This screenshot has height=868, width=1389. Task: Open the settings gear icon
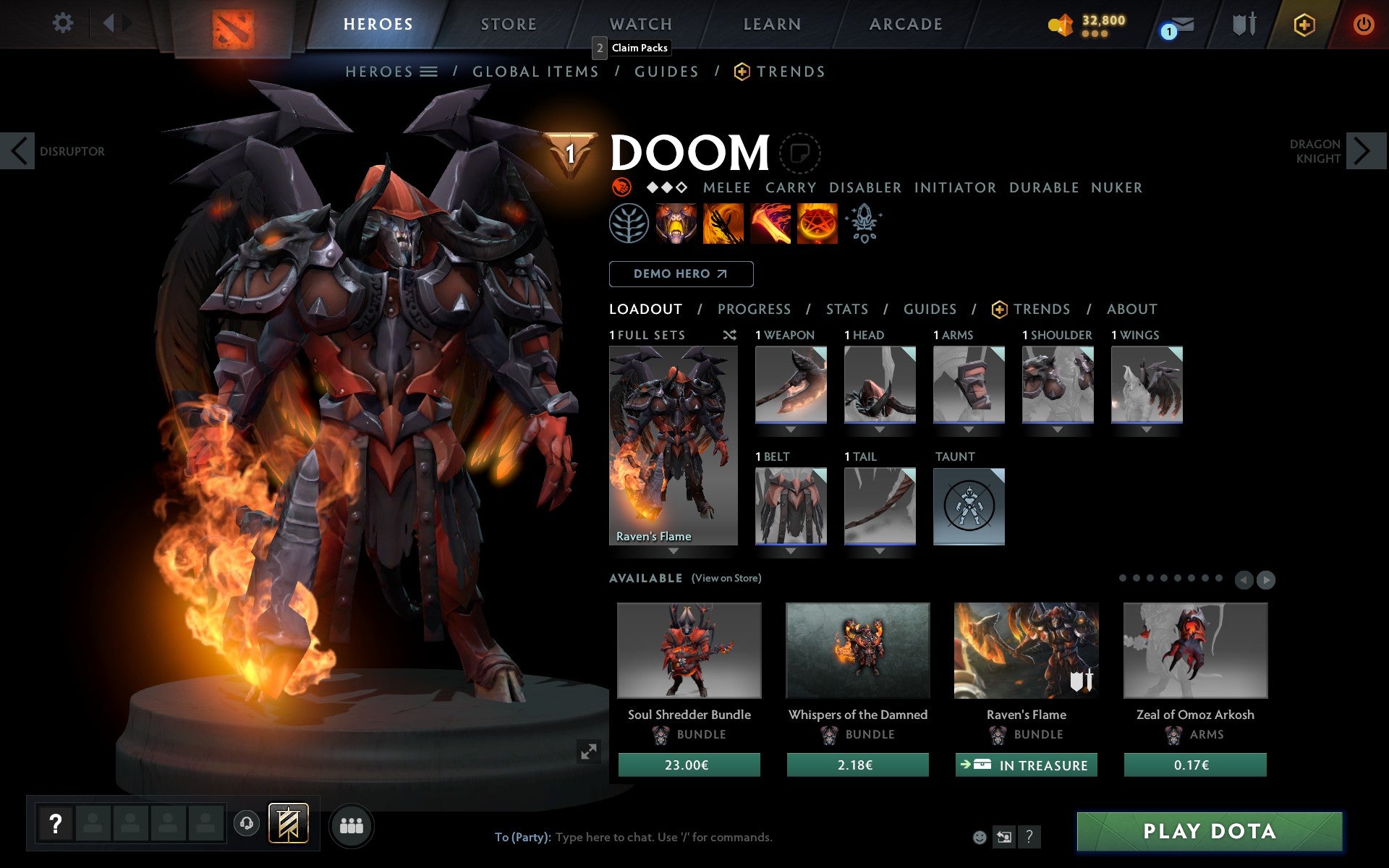click(x=64, y=23)
